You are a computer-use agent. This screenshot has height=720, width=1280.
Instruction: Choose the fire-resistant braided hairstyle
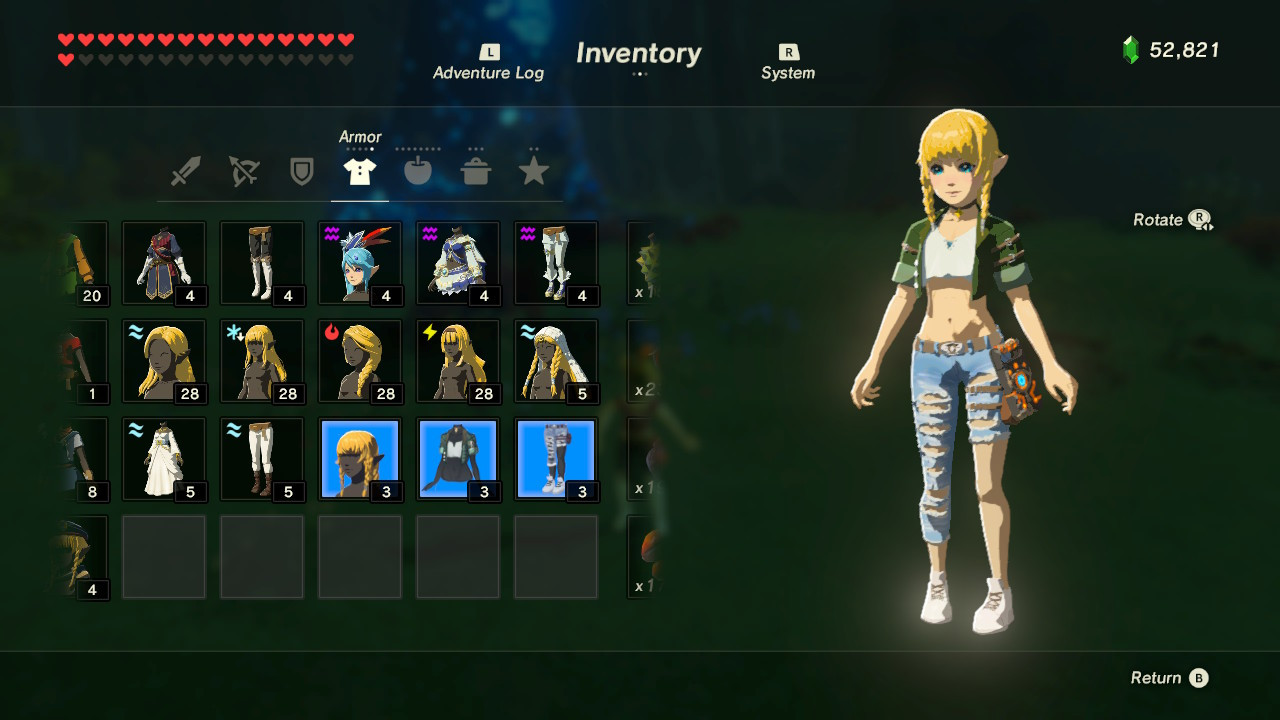[360, 360]
